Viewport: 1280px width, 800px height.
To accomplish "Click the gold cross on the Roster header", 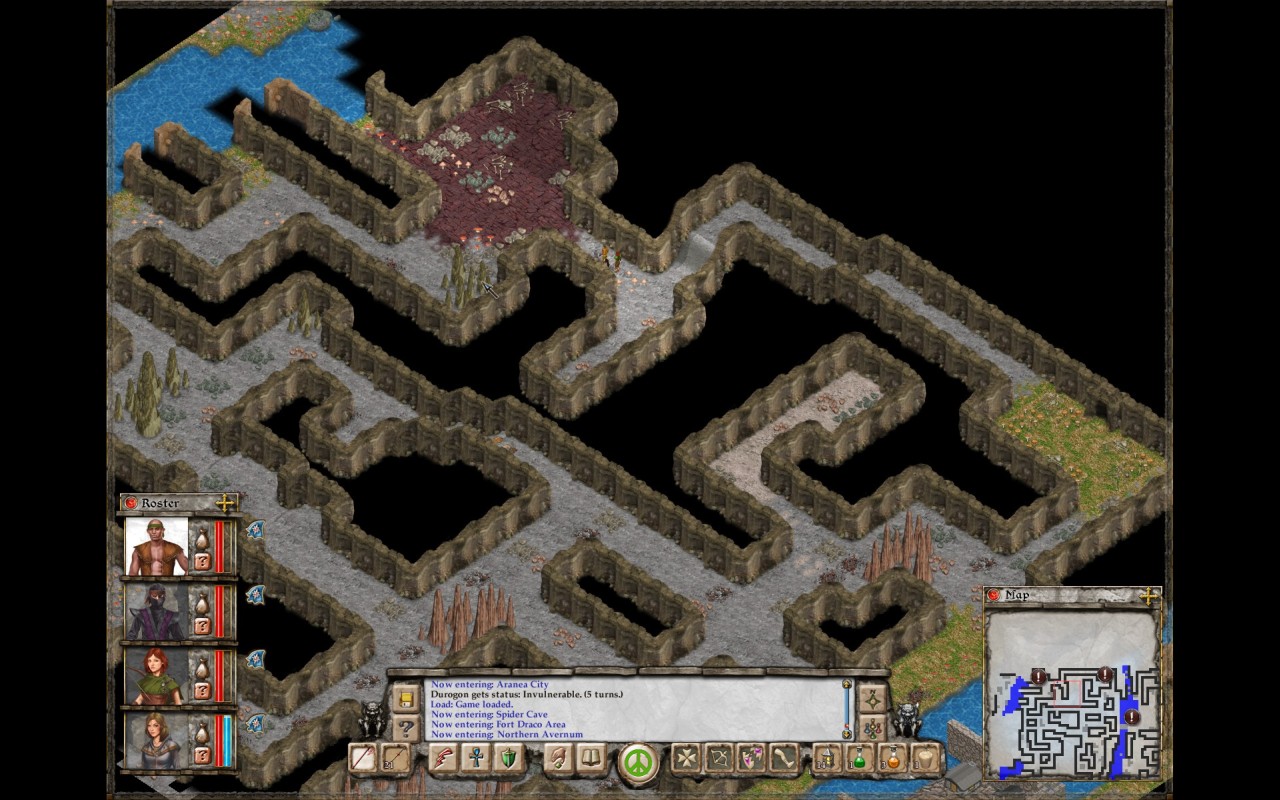I will coord(224,503).
